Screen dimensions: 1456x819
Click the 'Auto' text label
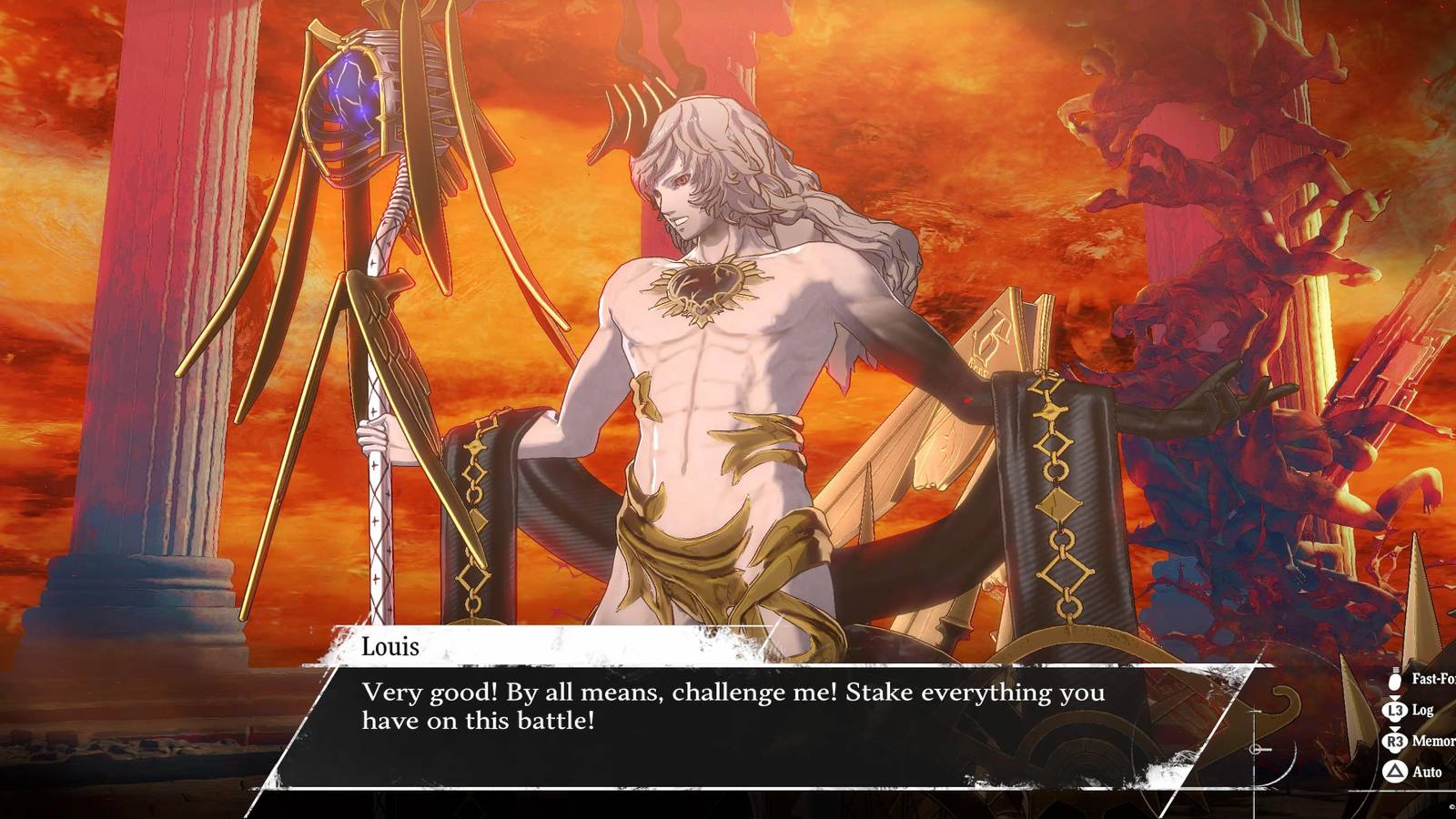click(1426, 770)
